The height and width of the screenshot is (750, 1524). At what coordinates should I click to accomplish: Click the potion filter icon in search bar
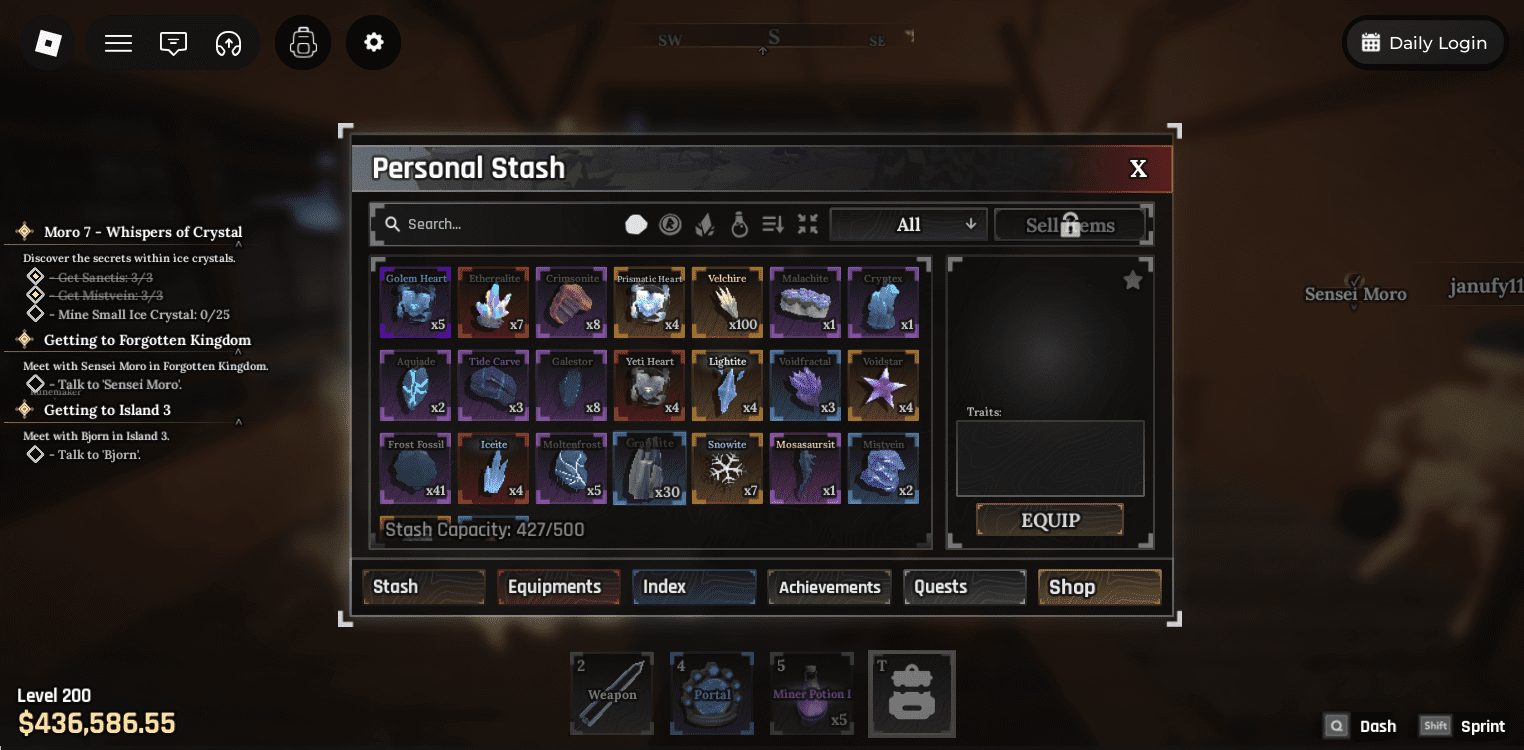tap(738, 224)
